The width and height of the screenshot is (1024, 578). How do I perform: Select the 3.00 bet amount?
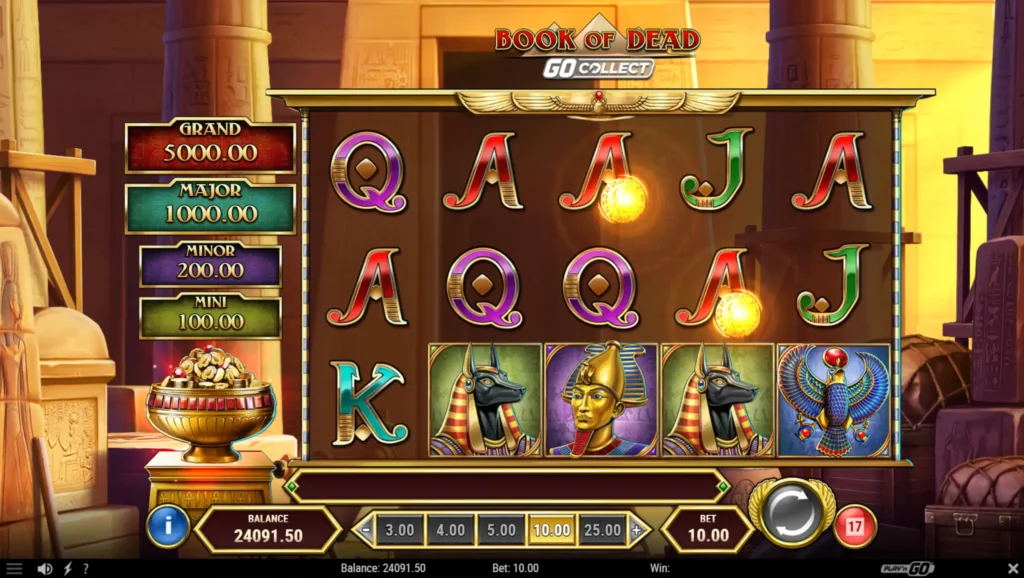398,529
